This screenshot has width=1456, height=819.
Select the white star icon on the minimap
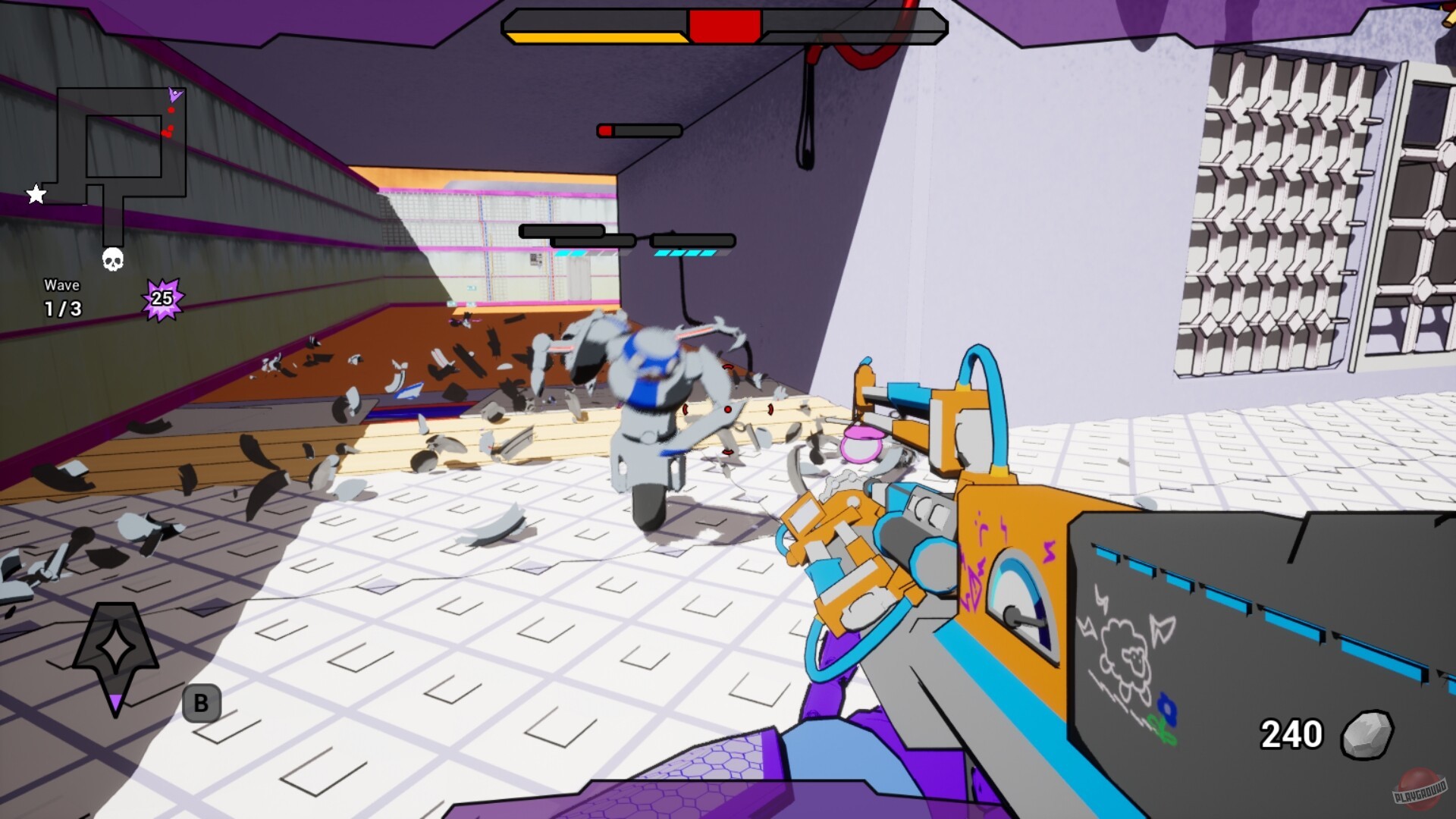click(x=36, y=193)
